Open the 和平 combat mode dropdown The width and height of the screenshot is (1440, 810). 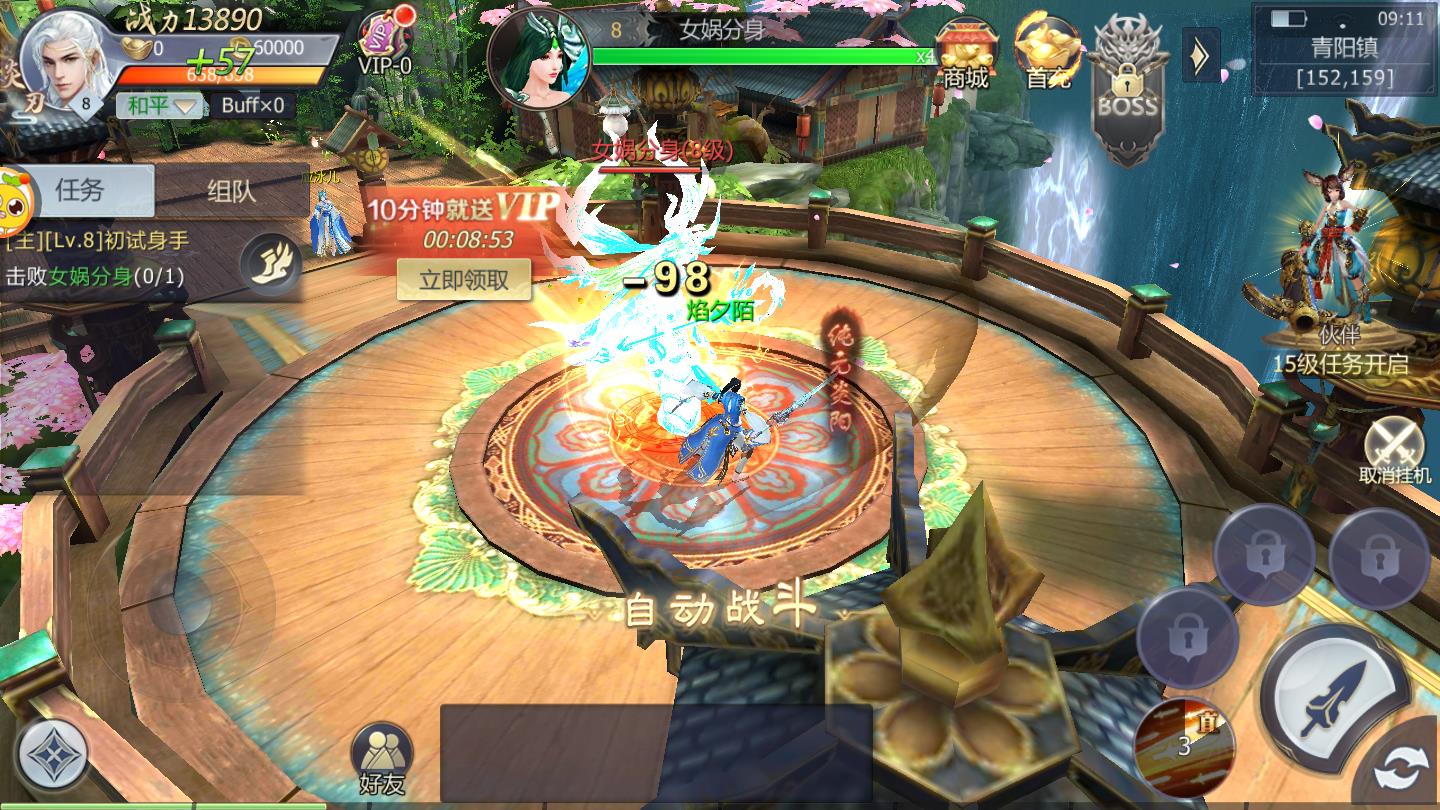tap(159, 105)
